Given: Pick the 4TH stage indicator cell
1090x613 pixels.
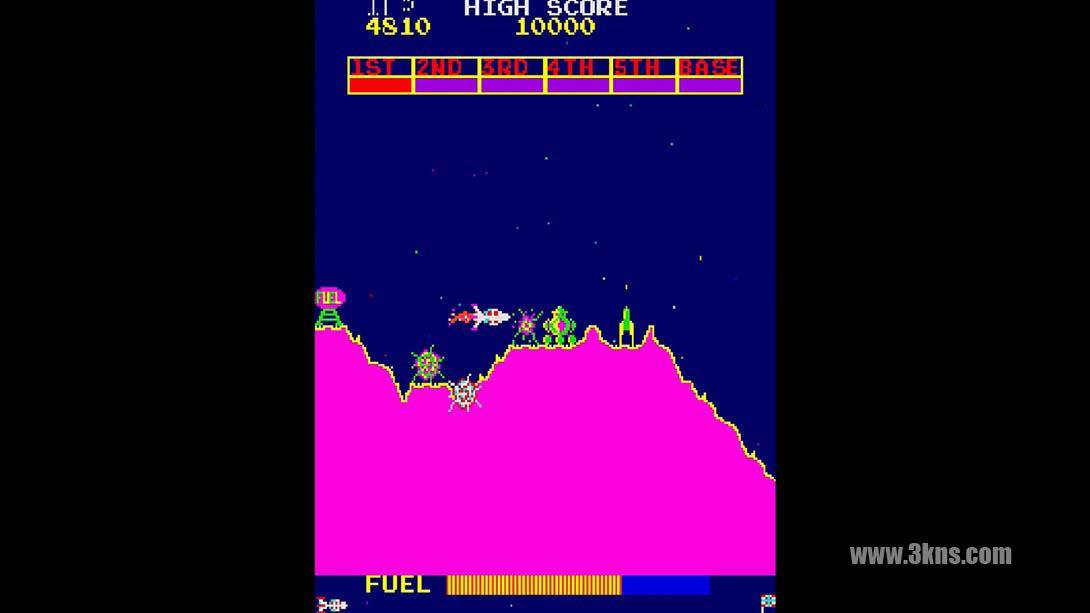Looking at the screenshot, I should [578, 76].
